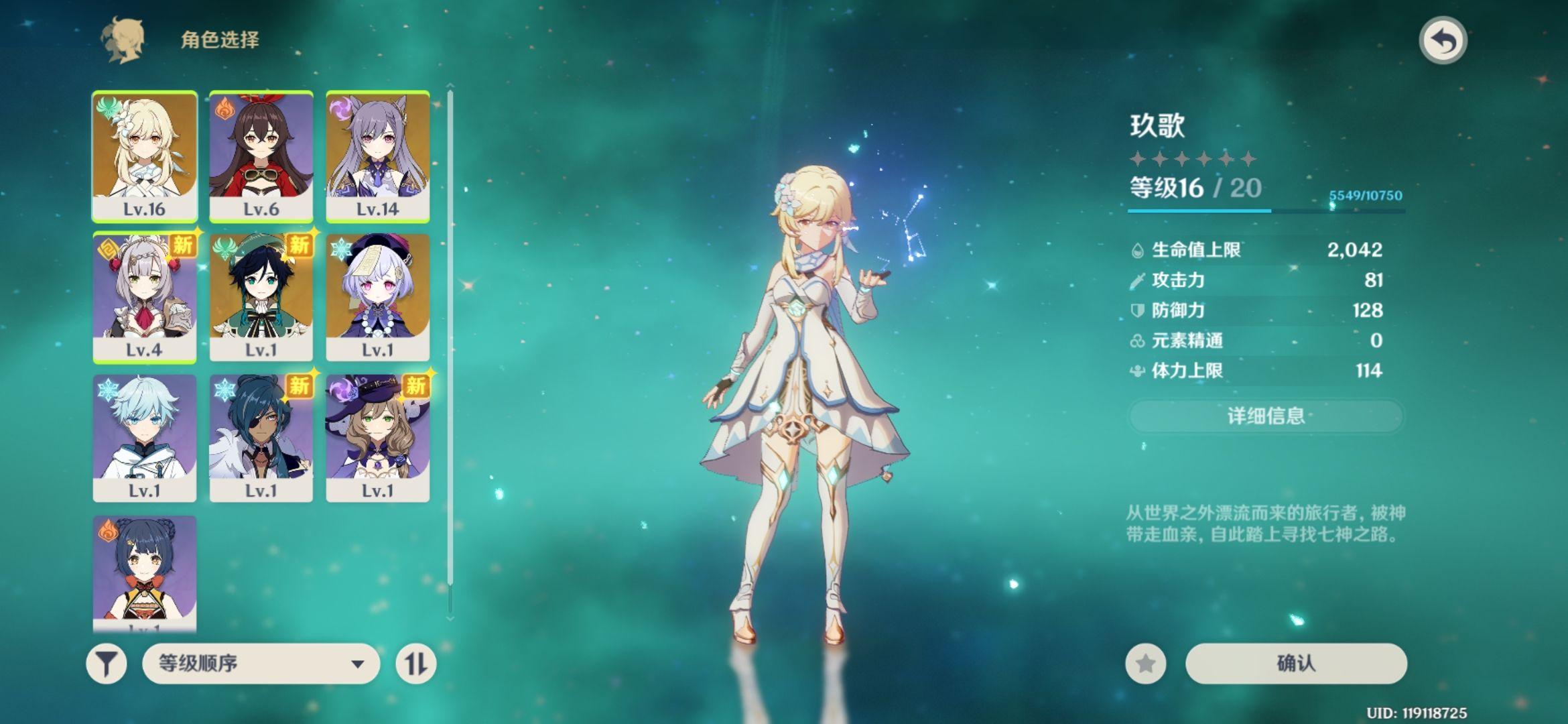
Task: Toggle the ascending/descending sort order button
Action: [416, 664]
